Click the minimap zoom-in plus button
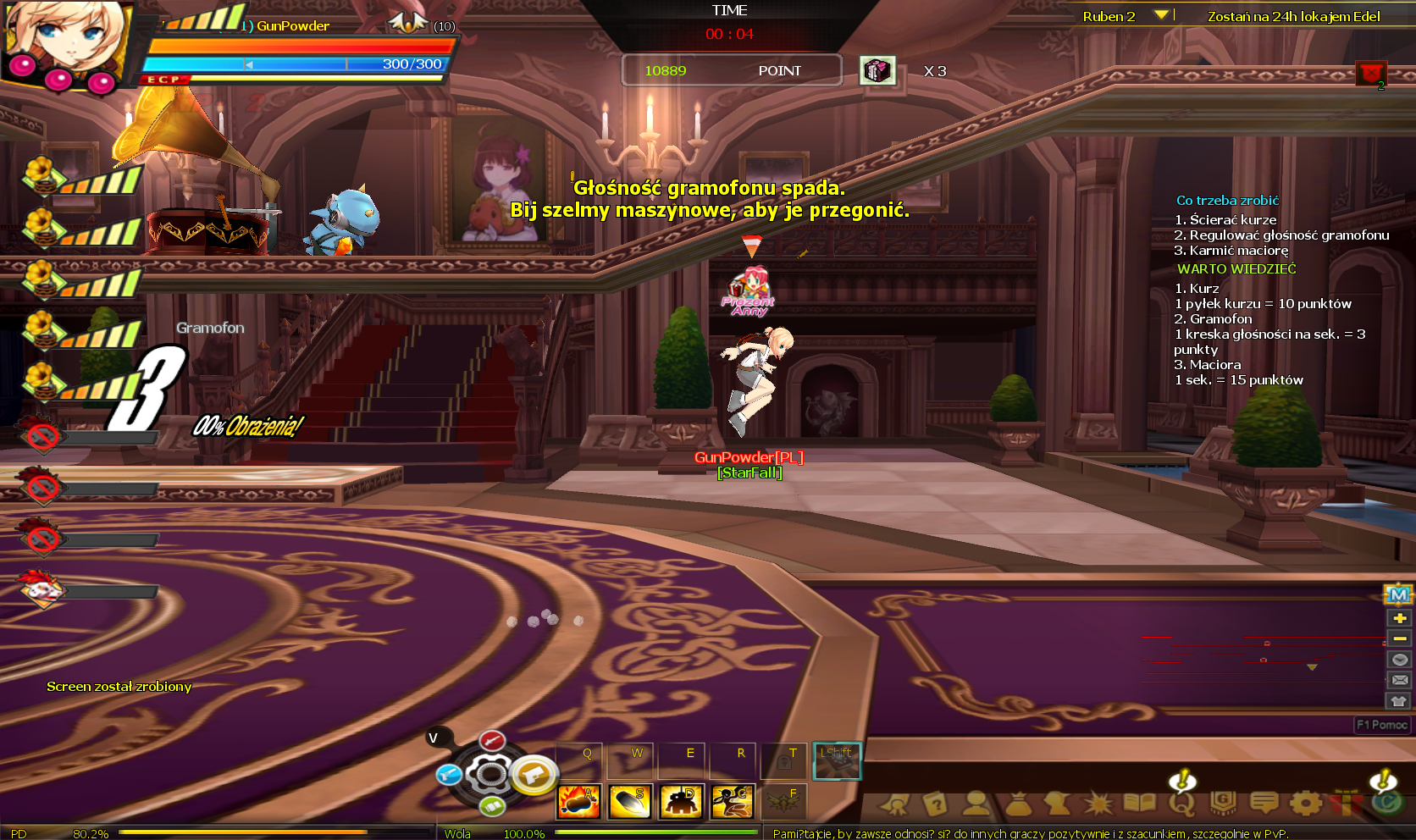This screenshot has height=840, width=1416. (x=1399, y=618)
